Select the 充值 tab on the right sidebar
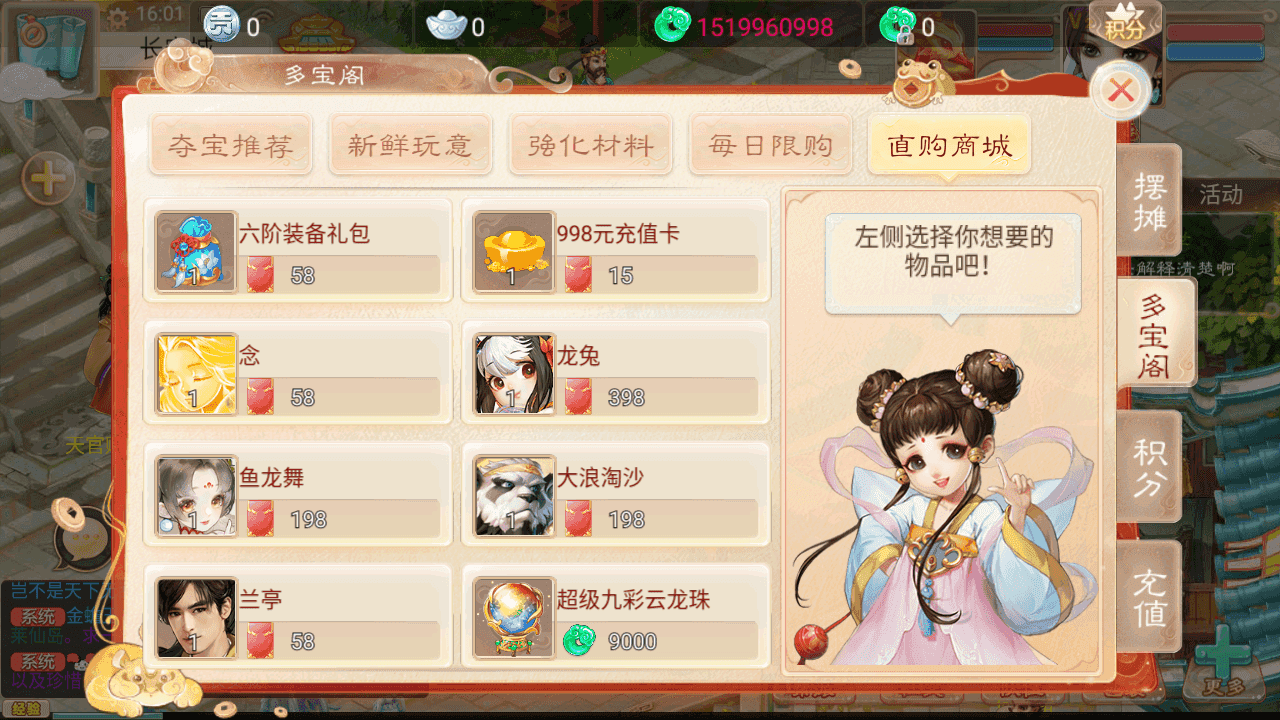The height and width of the screenshot is (720, 1280). tap(1151, 595)
